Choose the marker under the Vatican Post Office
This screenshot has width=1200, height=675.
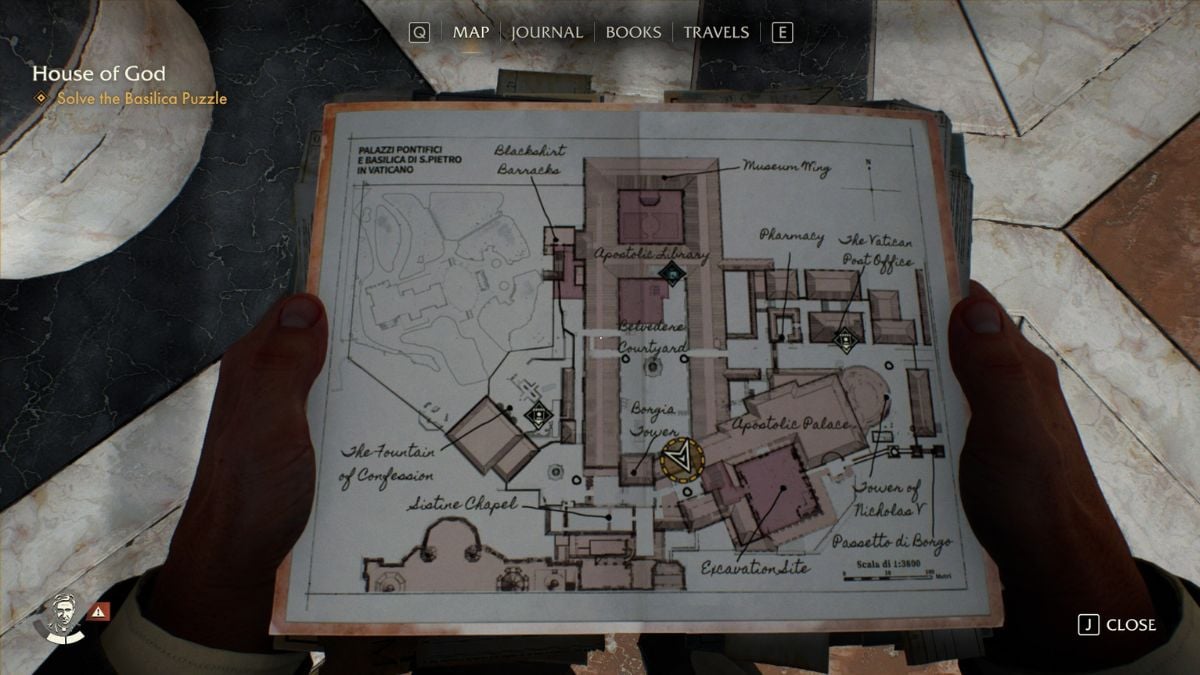click(x=847, y=339)
